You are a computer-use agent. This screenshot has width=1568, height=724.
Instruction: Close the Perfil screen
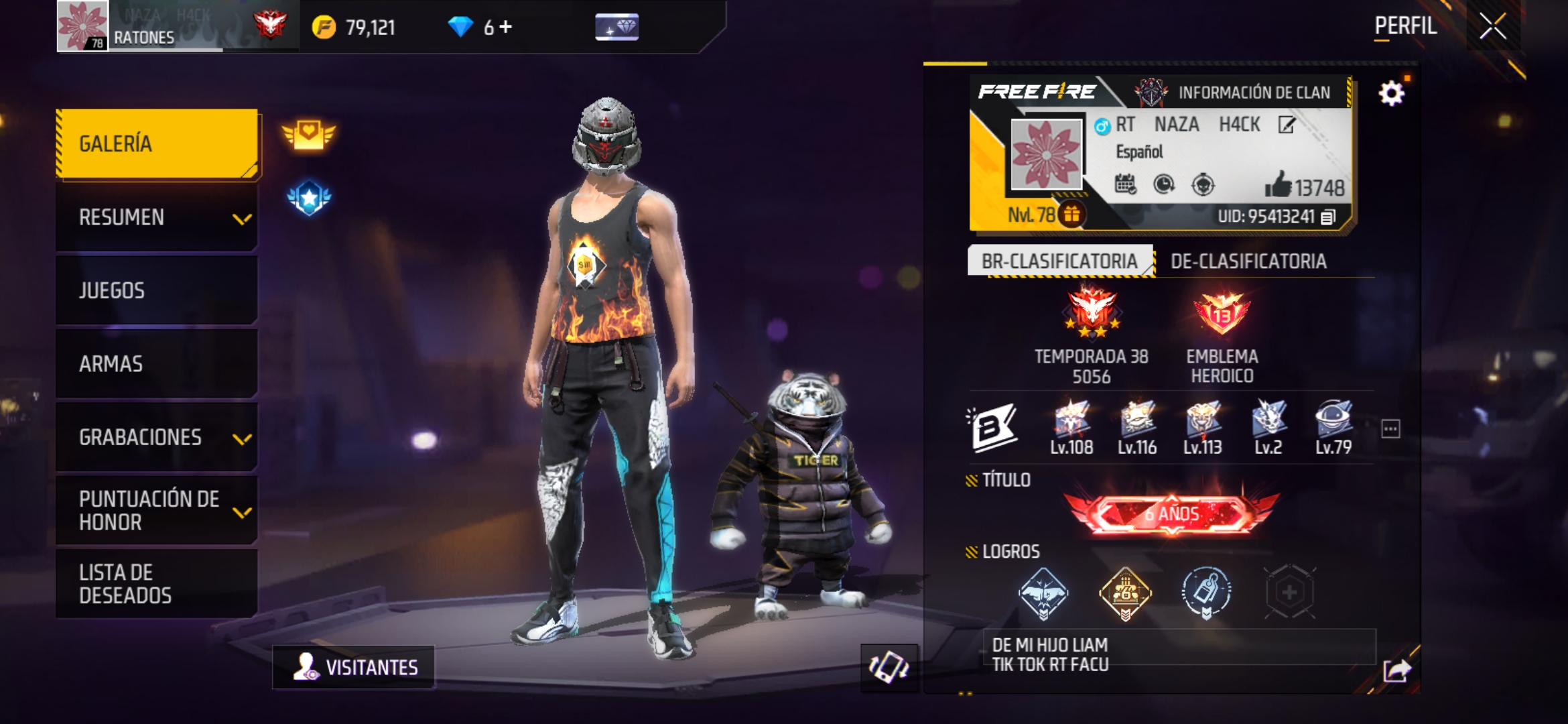click(x=1493, y=27)
